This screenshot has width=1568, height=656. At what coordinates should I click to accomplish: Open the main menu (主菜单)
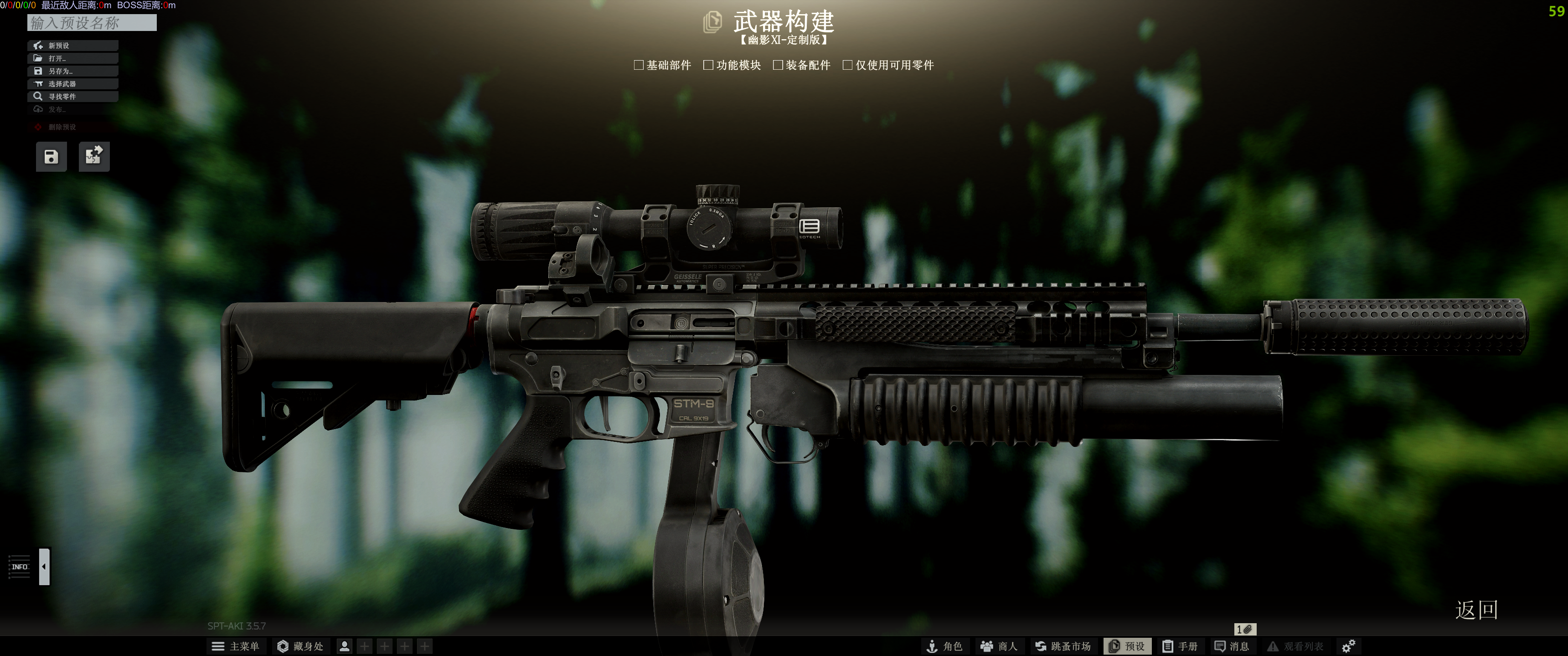(x=235, y=646)
